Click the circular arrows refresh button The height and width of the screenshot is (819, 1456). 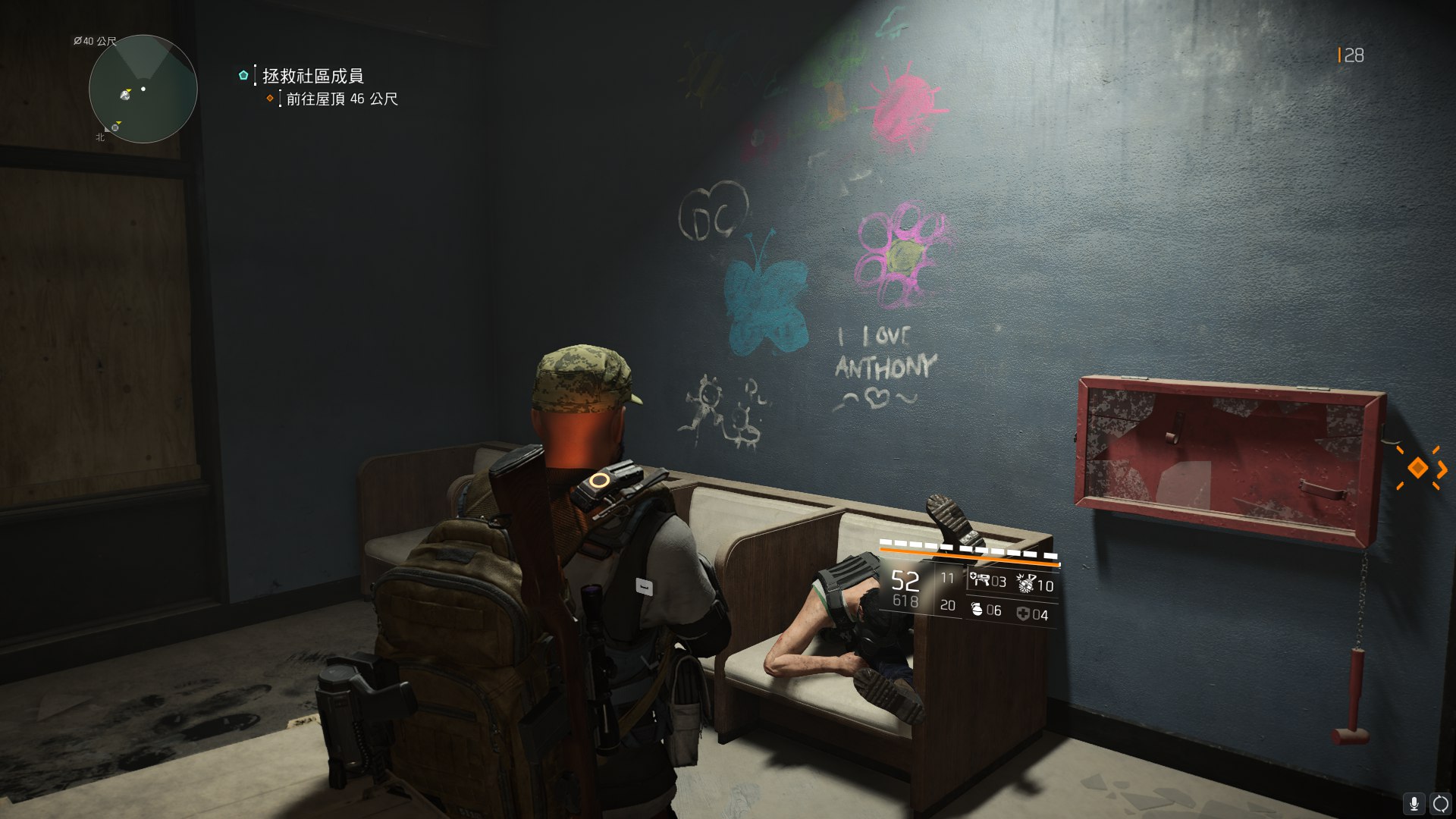pyautogui.click(x=1440, y=804)
